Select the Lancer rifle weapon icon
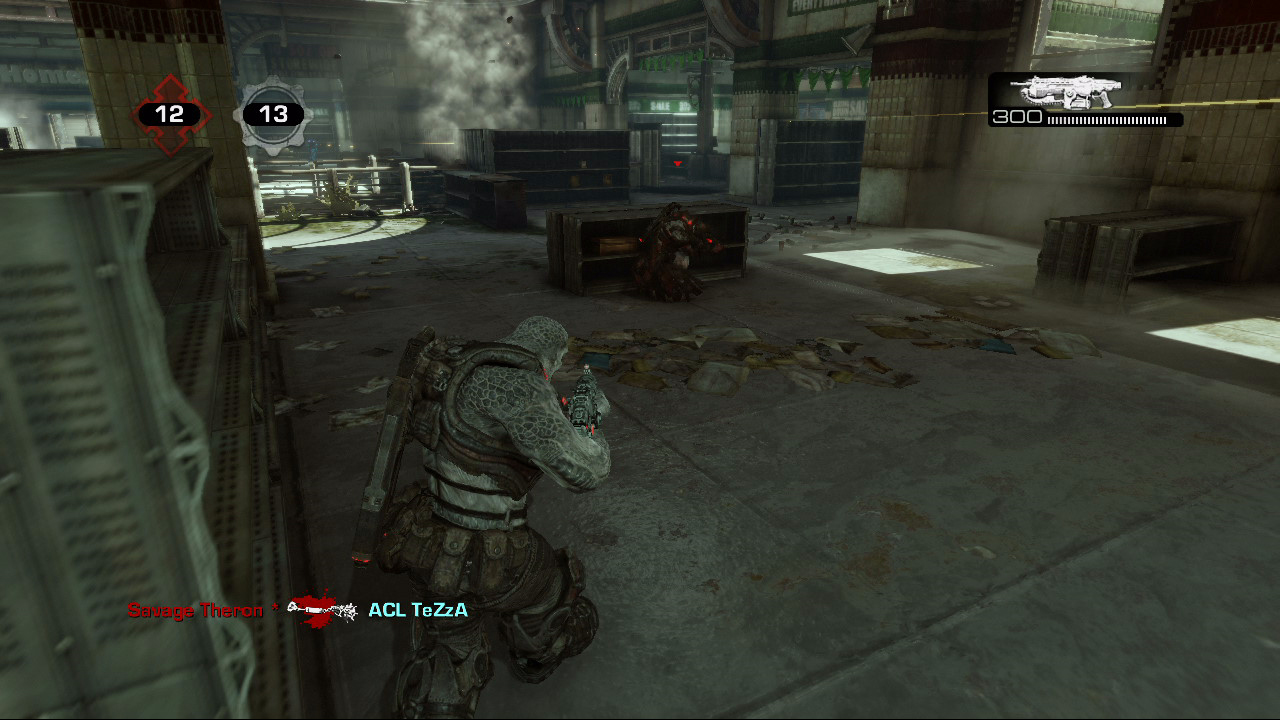 click(x=1065, y=92)
